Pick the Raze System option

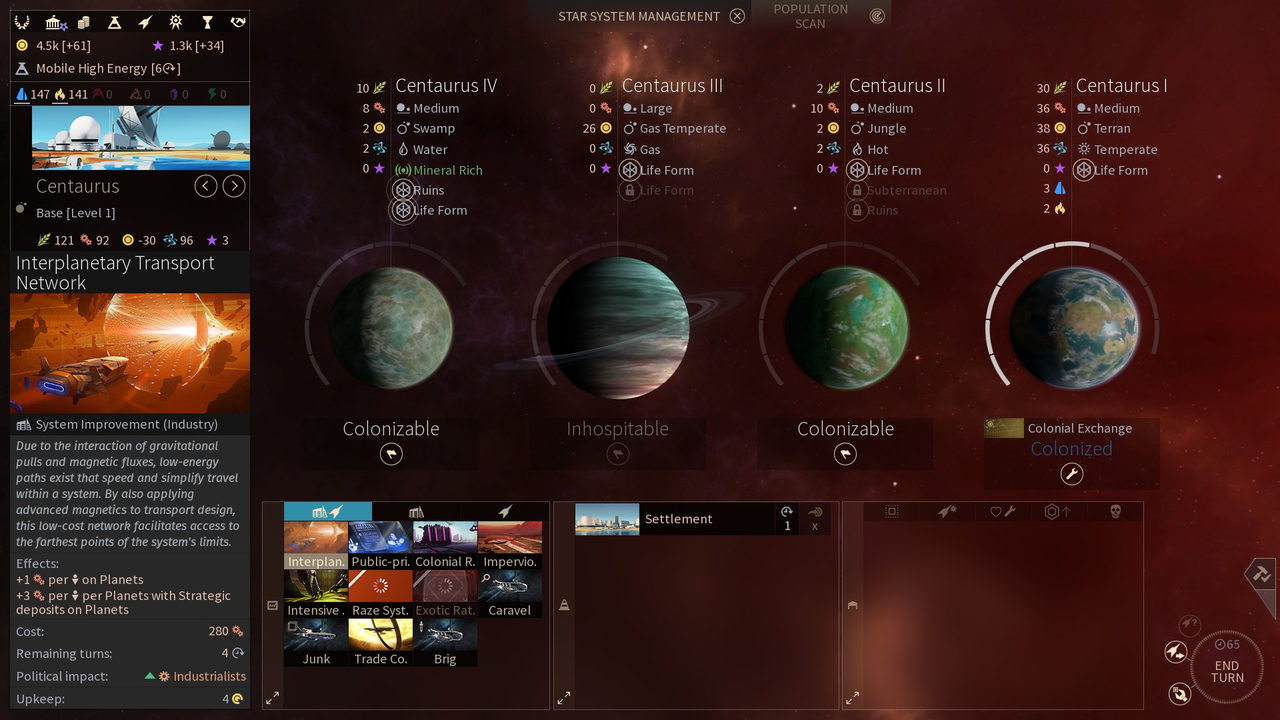[x=380, y=594]
